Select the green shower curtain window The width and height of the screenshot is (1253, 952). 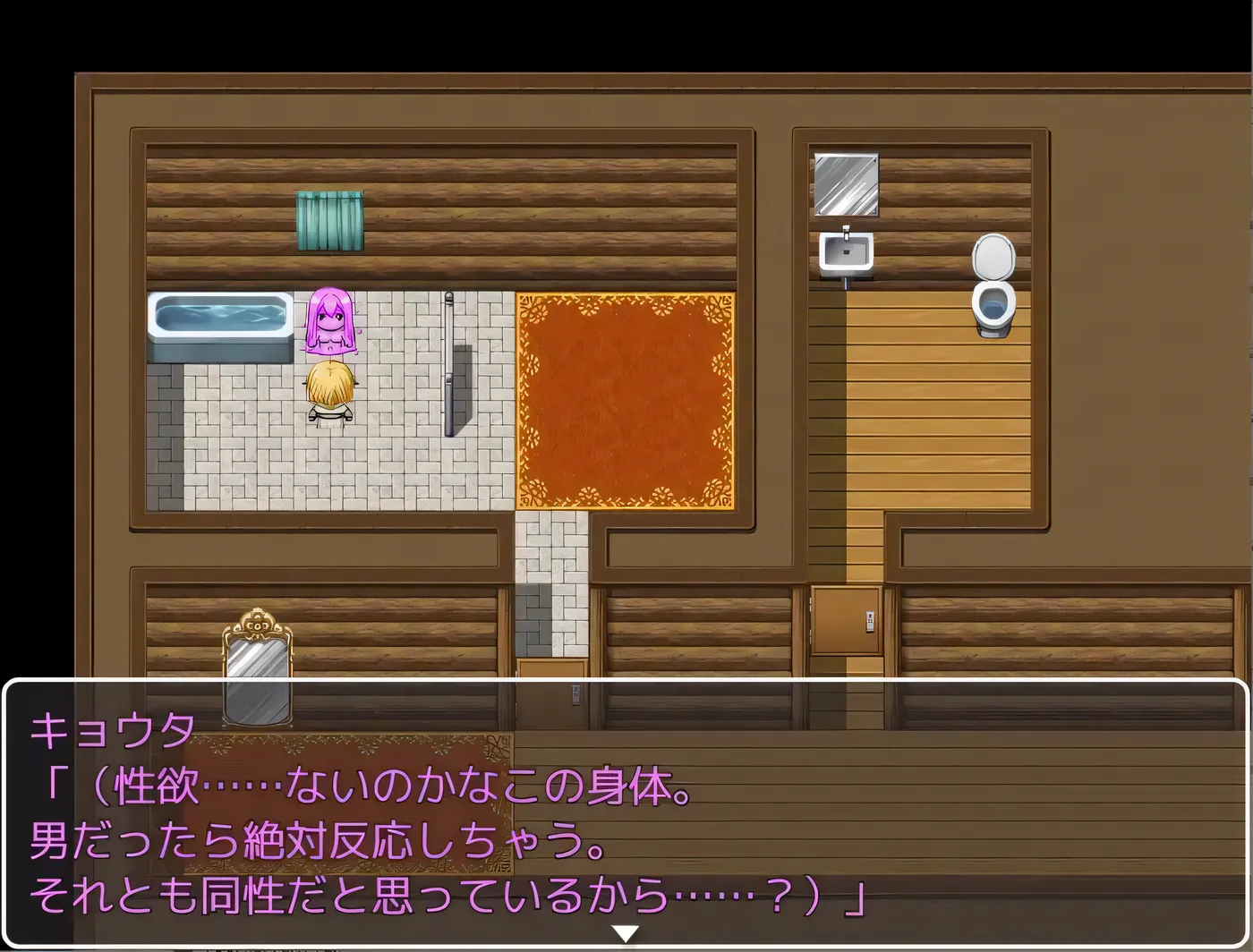point(328,219)
